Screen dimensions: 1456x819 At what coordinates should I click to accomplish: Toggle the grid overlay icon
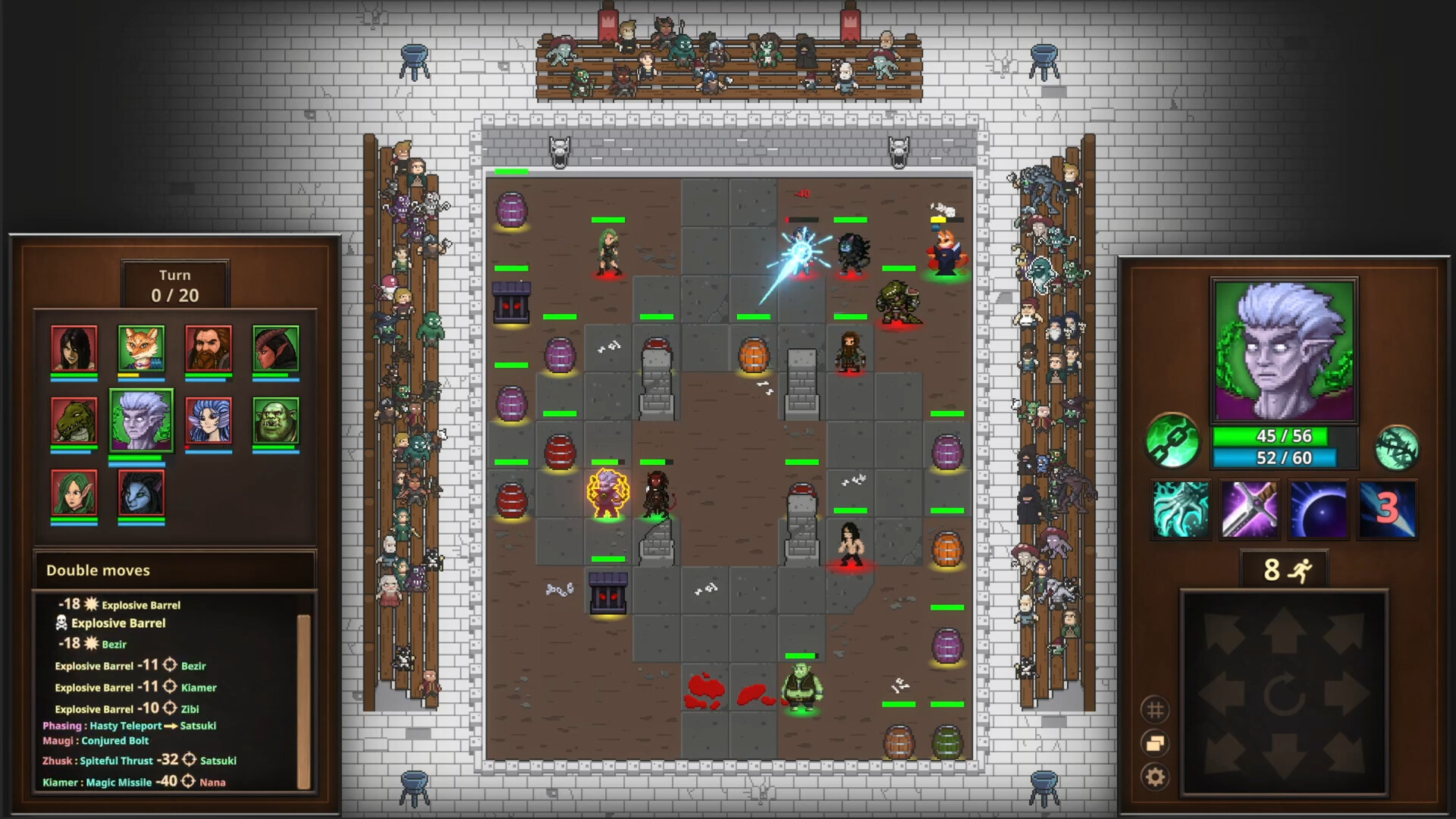click(1156, 708)
